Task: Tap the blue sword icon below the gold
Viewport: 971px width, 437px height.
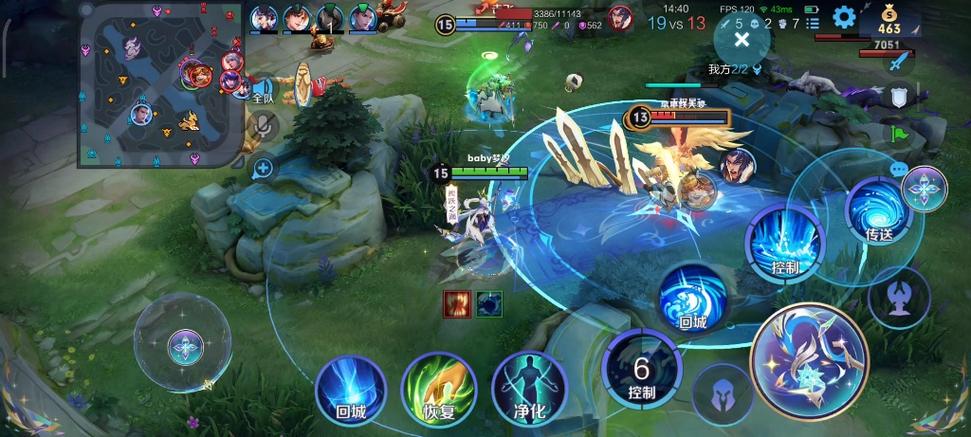Action: tap(897, 62)
